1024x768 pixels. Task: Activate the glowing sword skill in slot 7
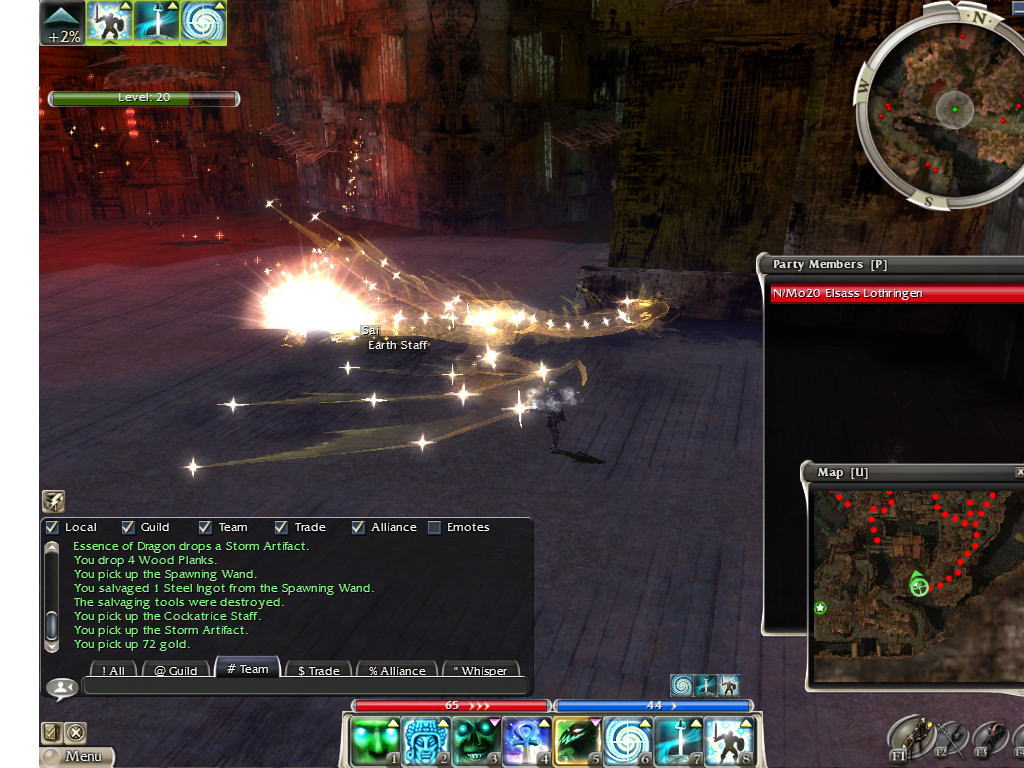[677, 741]
